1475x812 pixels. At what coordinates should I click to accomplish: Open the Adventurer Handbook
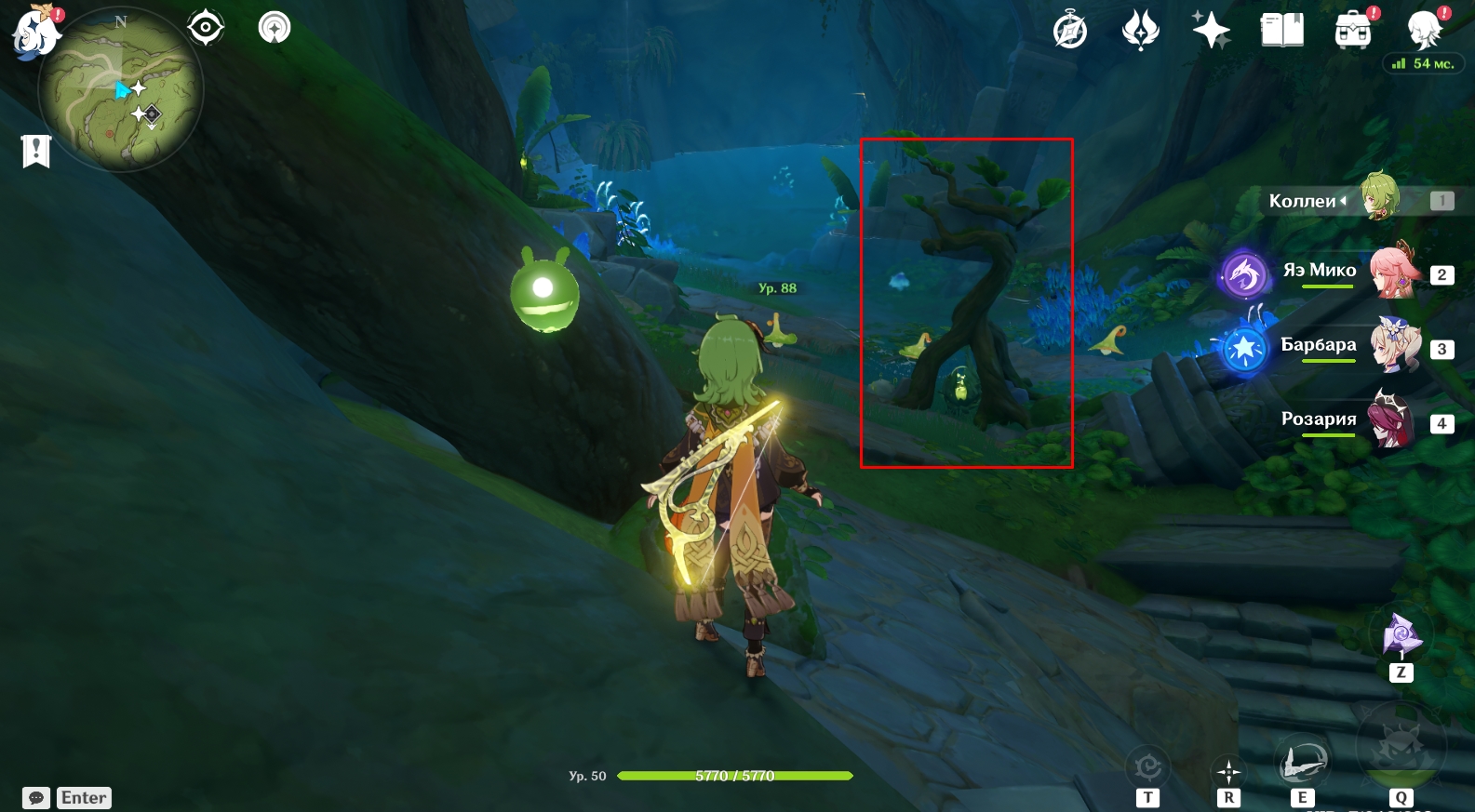coord(1282,31)
